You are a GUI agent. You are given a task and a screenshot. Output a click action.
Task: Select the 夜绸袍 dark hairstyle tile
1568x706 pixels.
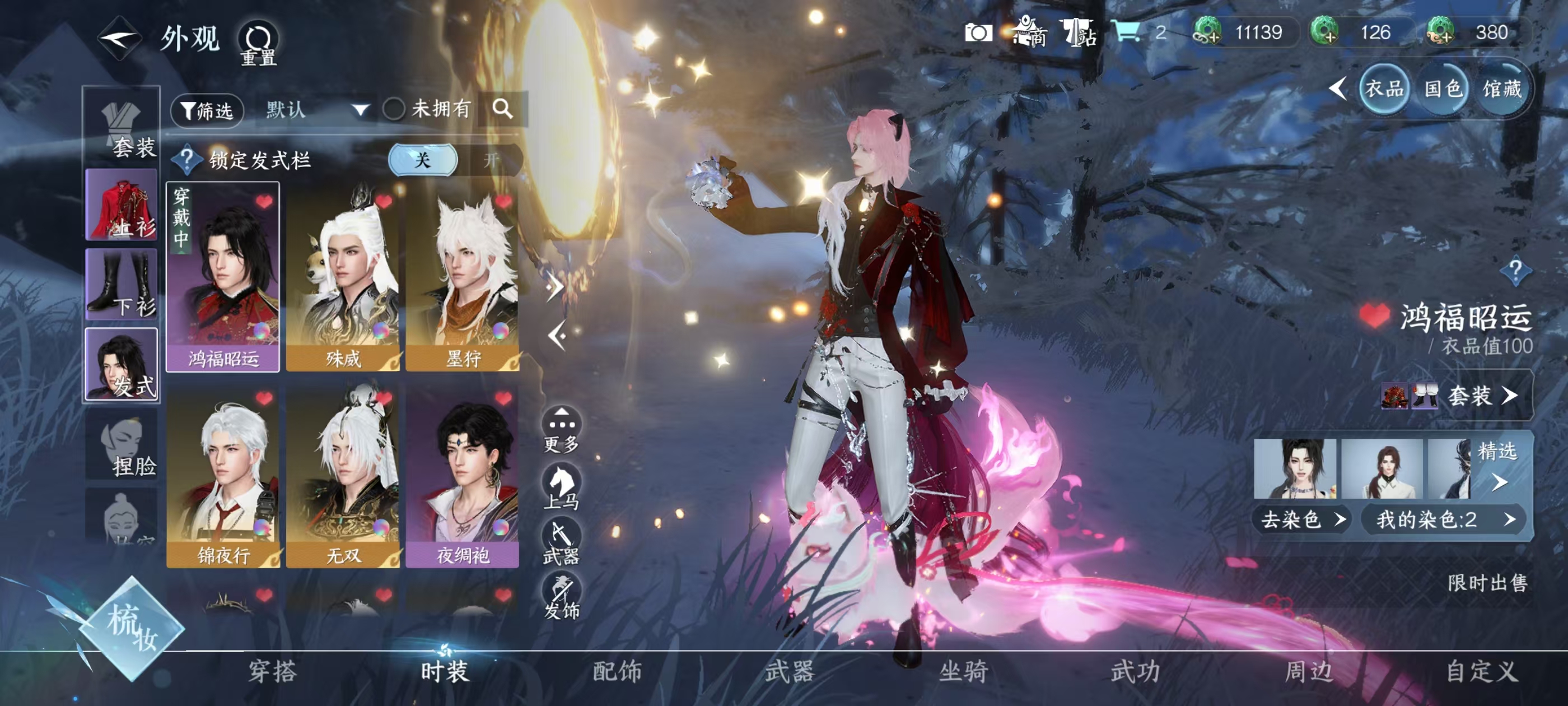click(463, 475)
